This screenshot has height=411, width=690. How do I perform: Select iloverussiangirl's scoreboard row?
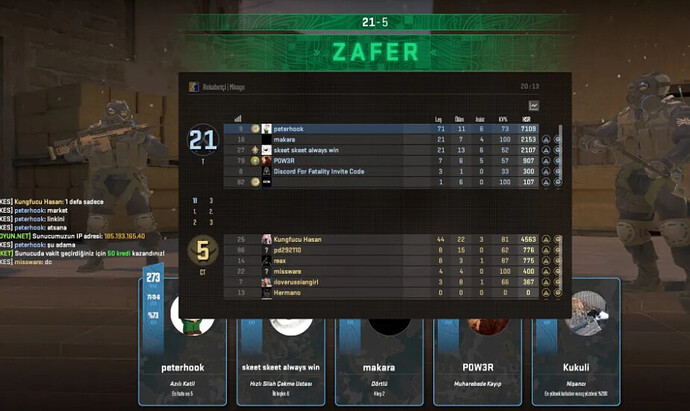pos(390,282)
